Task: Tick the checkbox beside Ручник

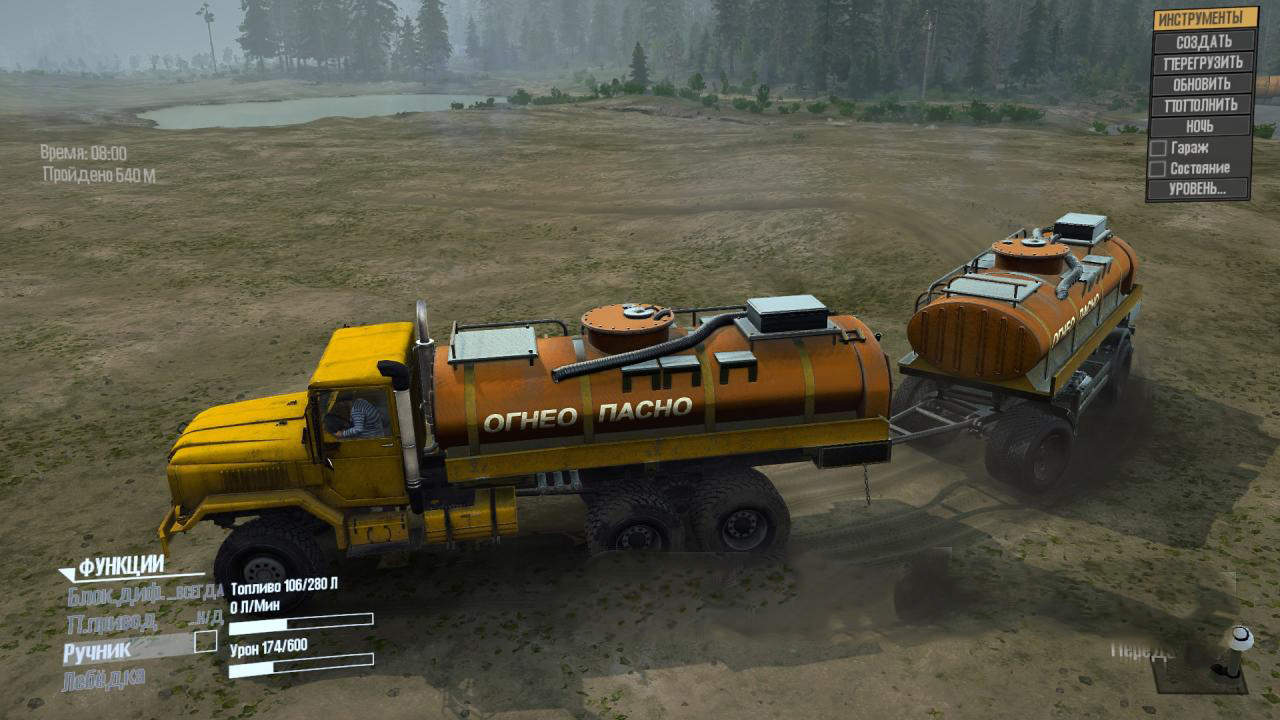Action: (x=205, y=641)
